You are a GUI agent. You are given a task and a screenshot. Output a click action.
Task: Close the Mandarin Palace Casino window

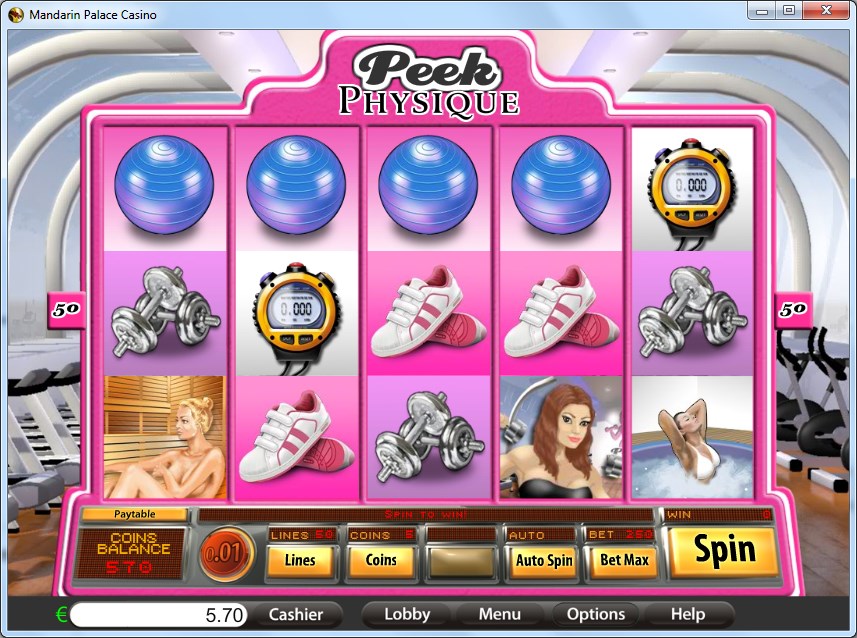tap(829, 10)
